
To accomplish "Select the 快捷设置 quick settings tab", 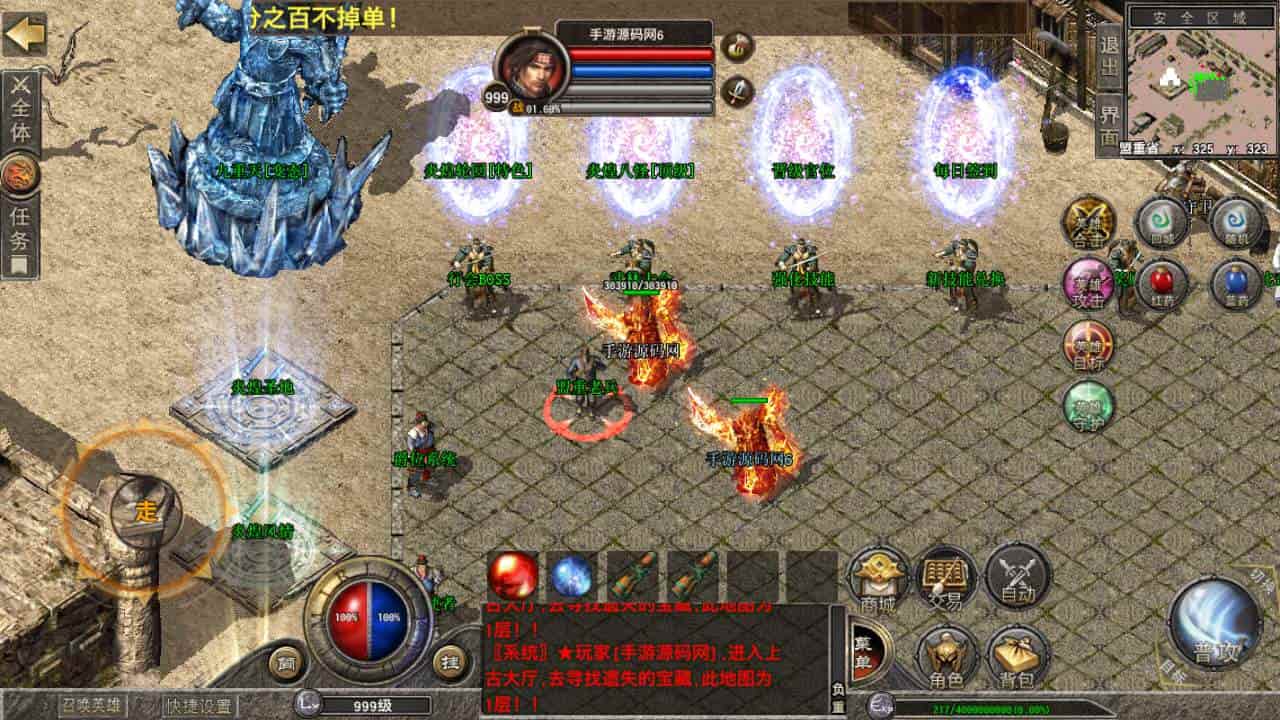I will point(200,707).
